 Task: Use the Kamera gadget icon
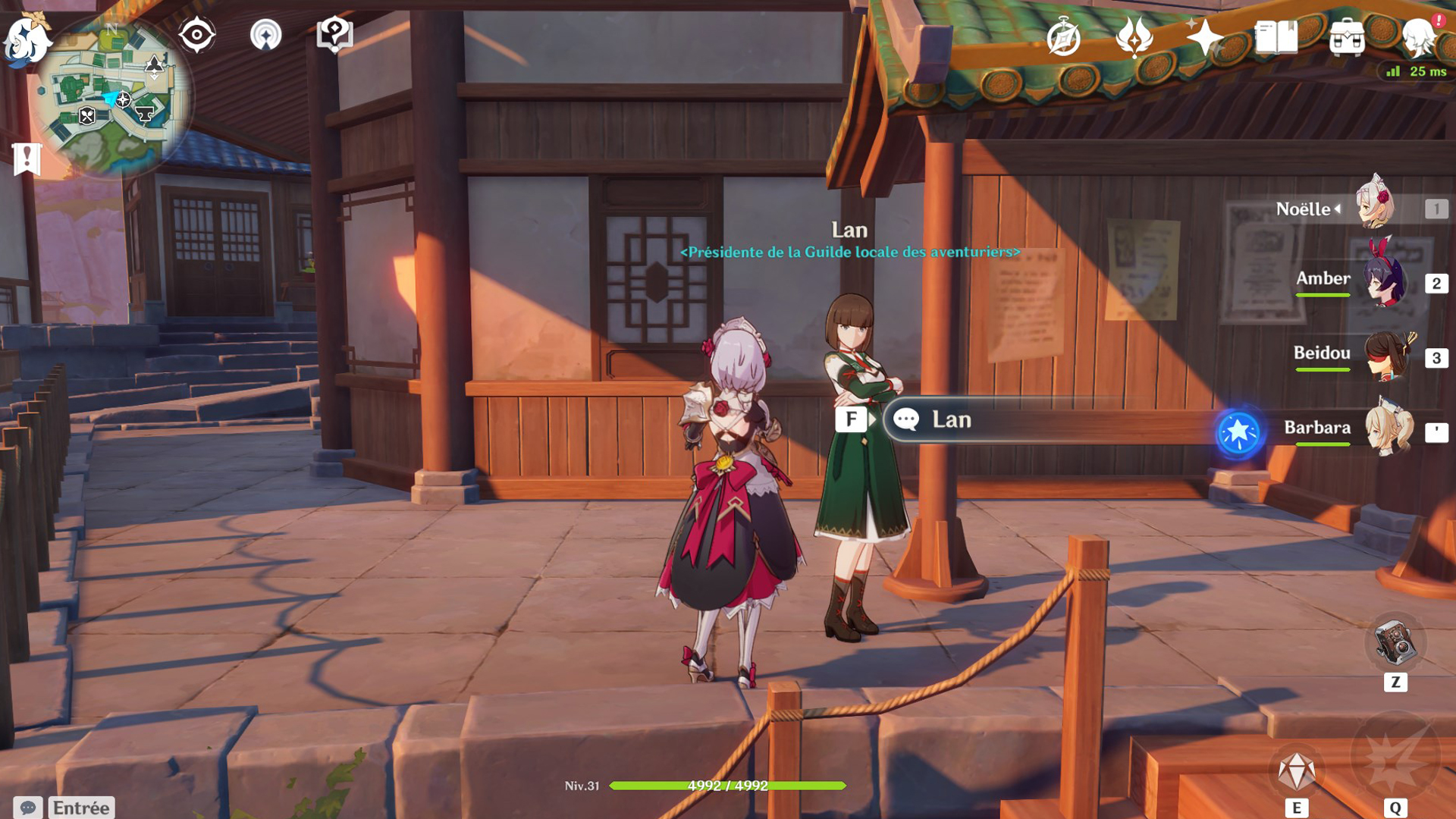point(1395,644)
